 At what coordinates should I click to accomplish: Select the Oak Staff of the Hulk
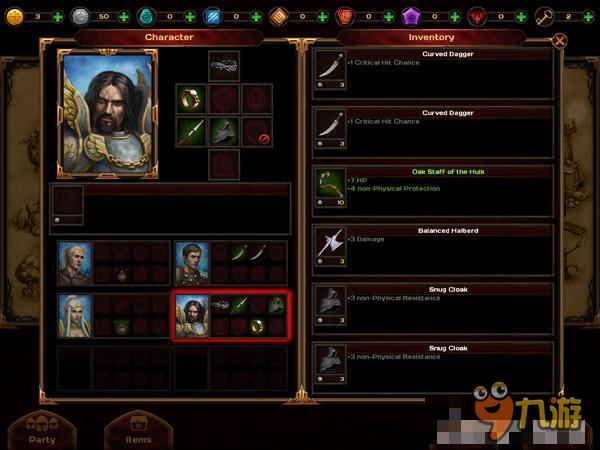(x=432, y=190)
